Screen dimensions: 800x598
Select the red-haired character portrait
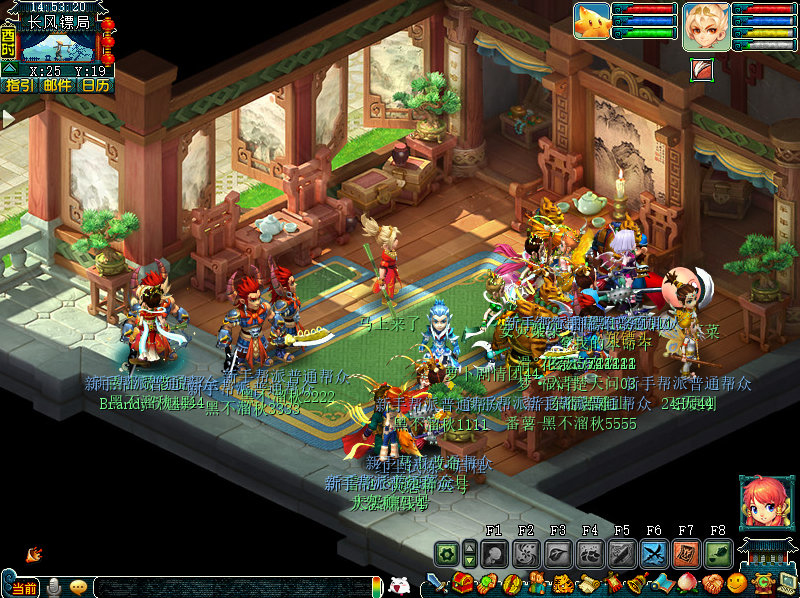click(x=760, y=500)
